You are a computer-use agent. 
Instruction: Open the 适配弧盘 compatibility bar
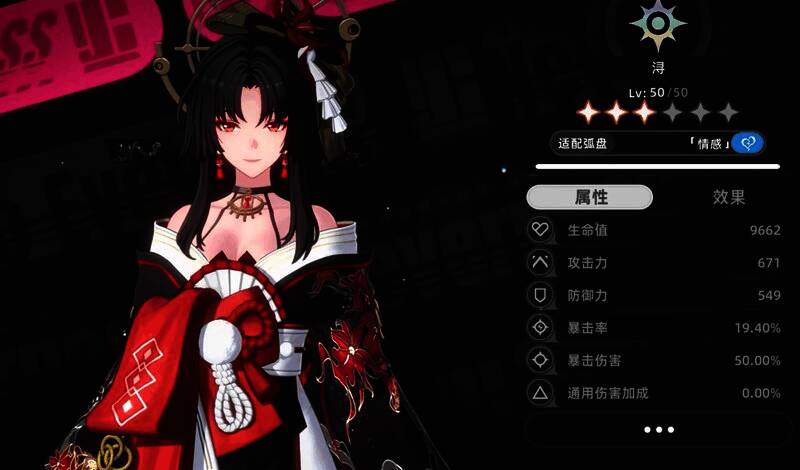pyautogui.click(x=640, y=143)
